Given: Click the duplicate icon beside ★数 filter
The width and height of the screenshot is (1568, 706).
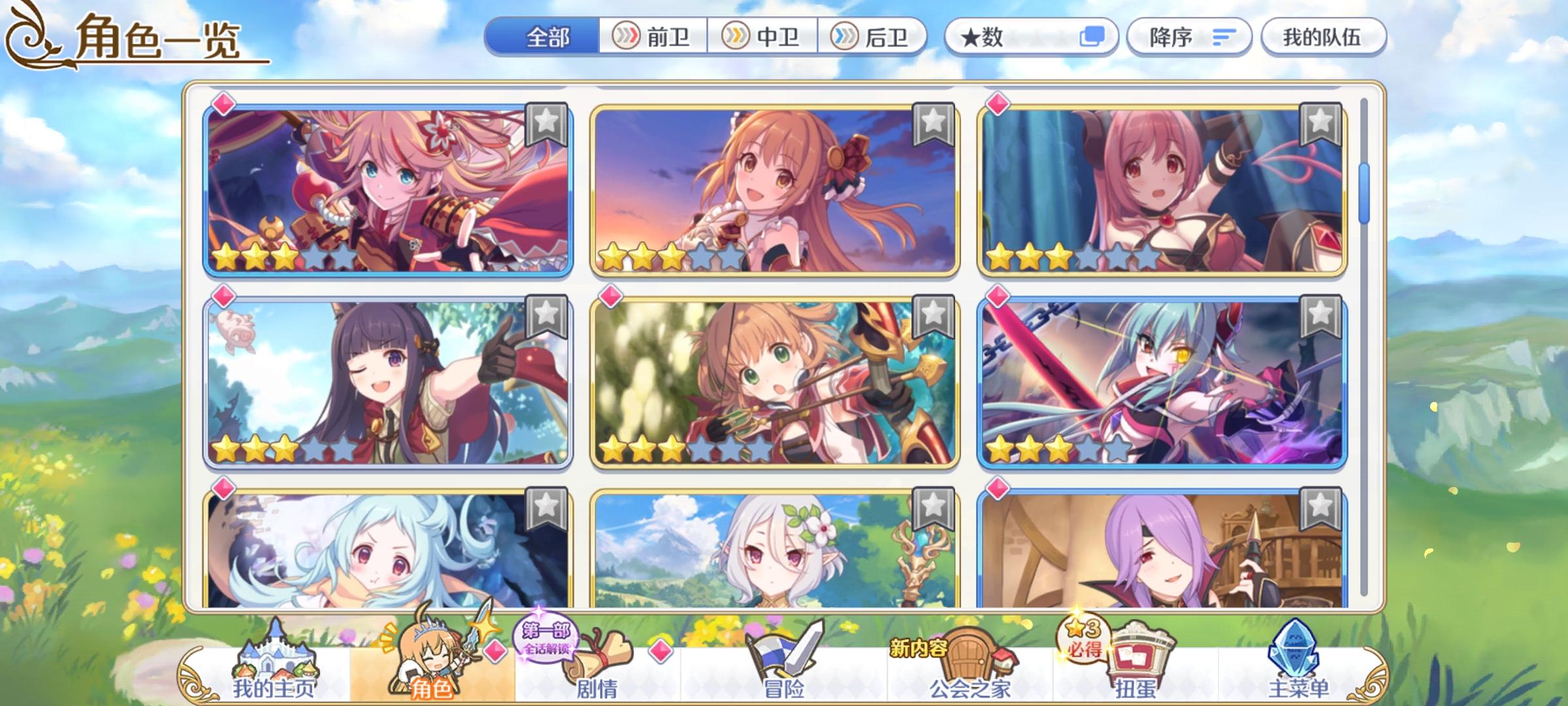Looking at the screenshot, I should 1095,37.
